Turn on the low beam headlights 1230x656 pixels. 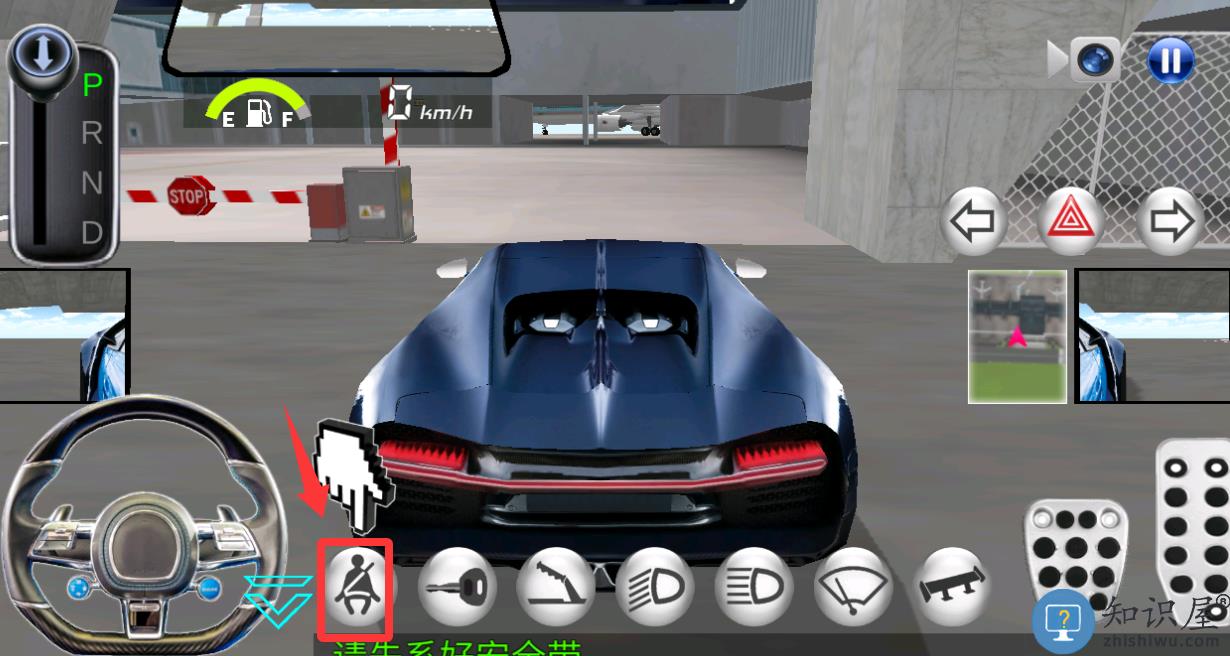[653, 586]
